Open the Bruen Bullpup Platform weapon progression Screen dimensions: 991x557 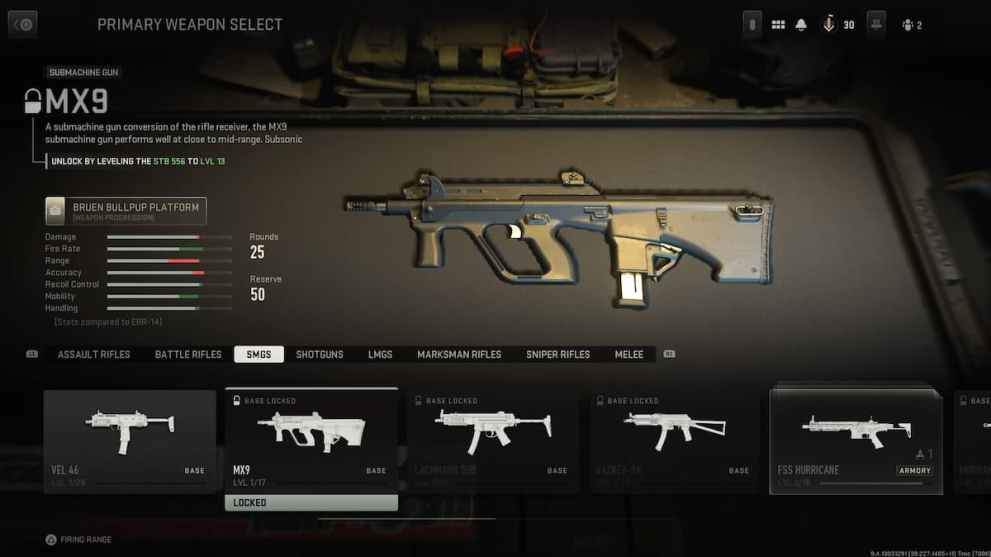click(126, 210)
